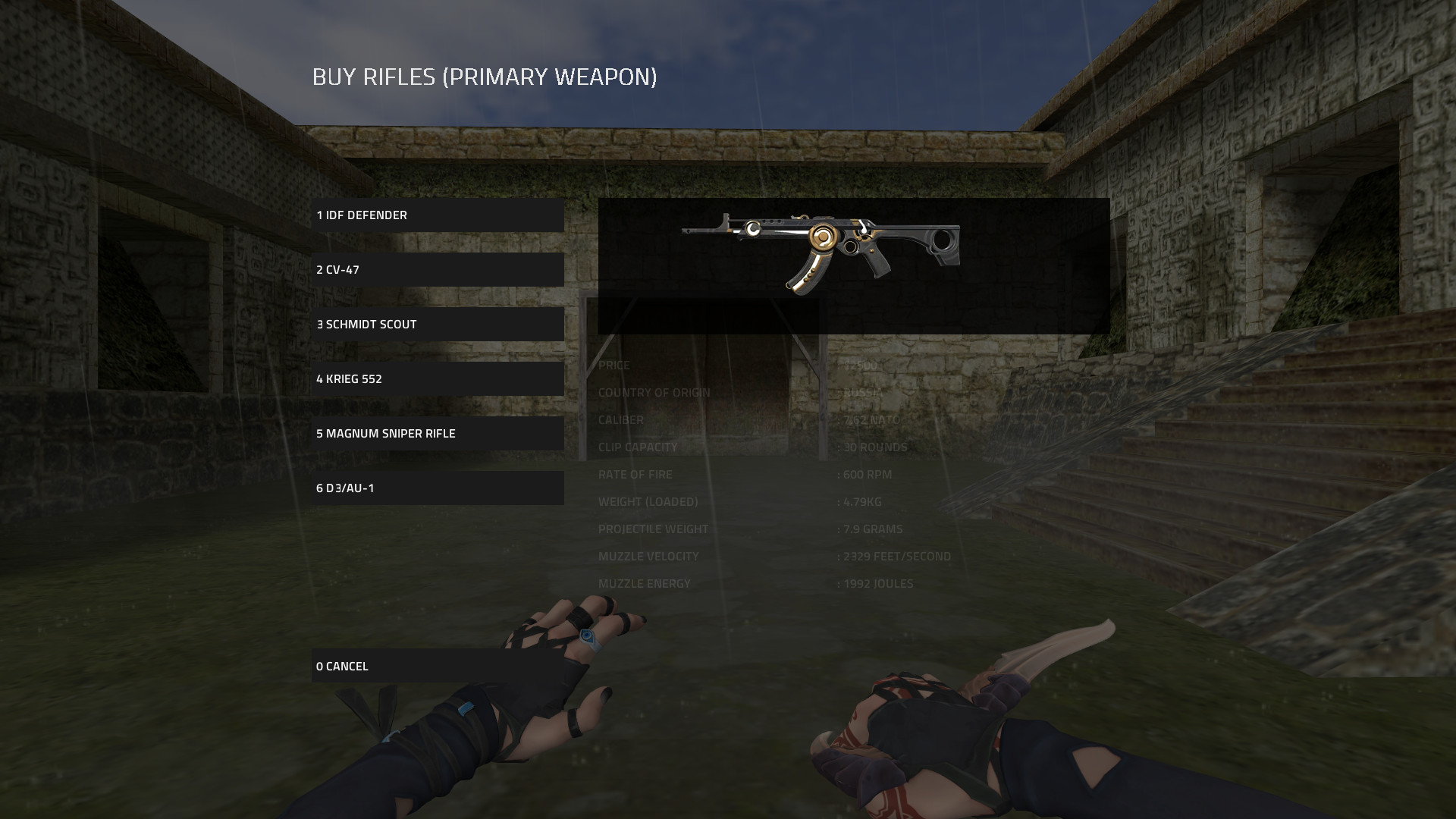Click the 600 RPM fire rate value
Screen dimensions: 1456x819
[864, 474]
